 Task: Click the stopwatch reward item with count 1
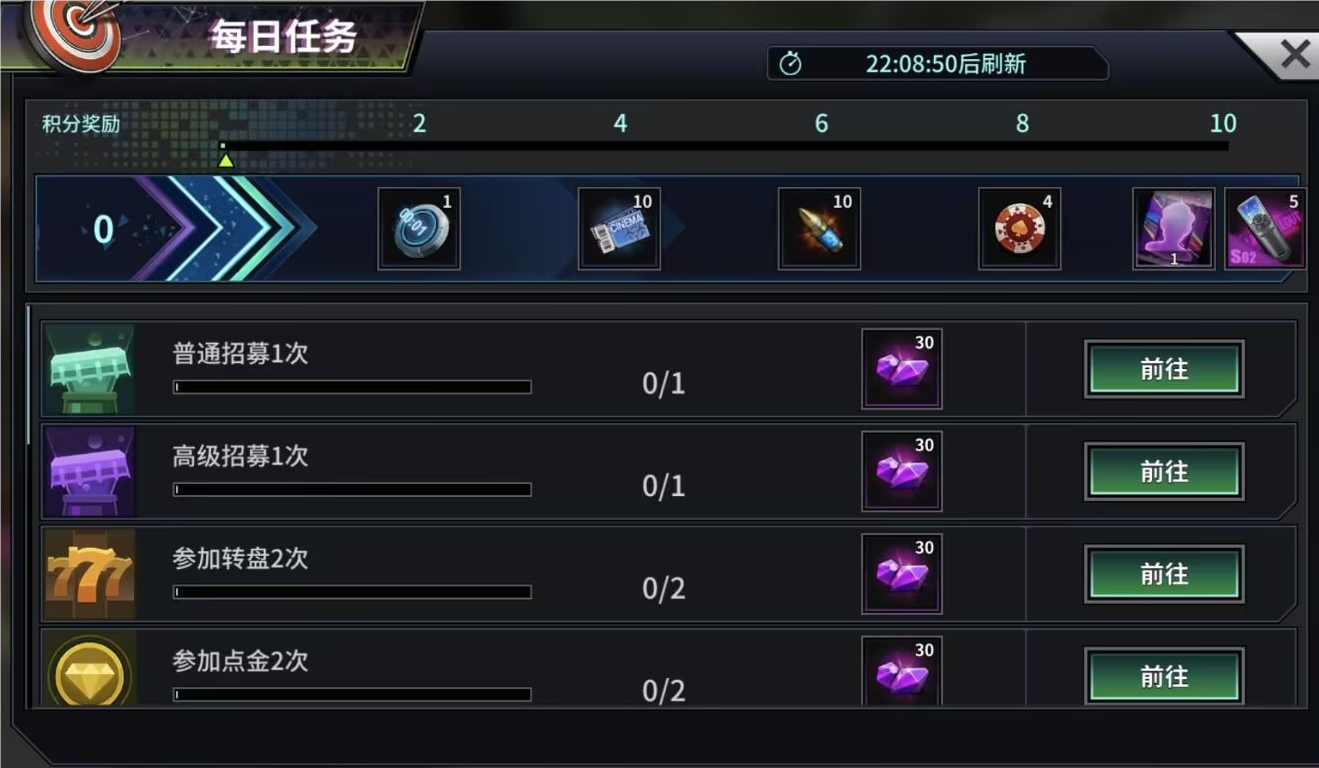[x=420, y=227]
